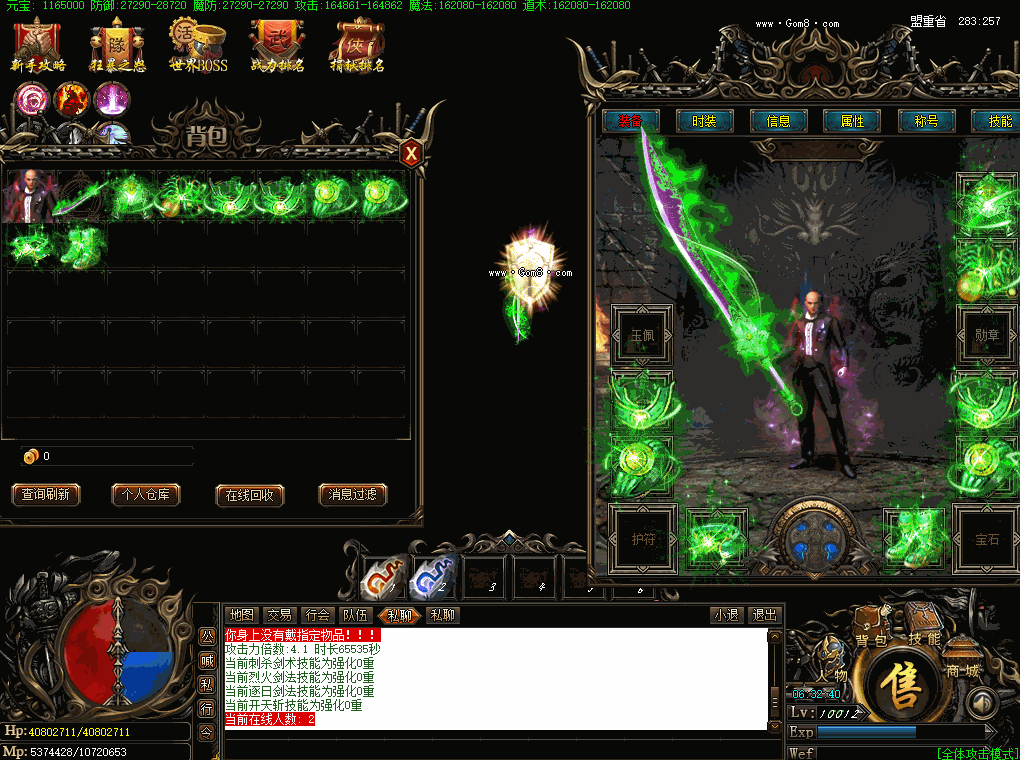Click the round 售 sell button
Image resolution: width=1020 pixels, height=760 pixels.
coord(908,682)
